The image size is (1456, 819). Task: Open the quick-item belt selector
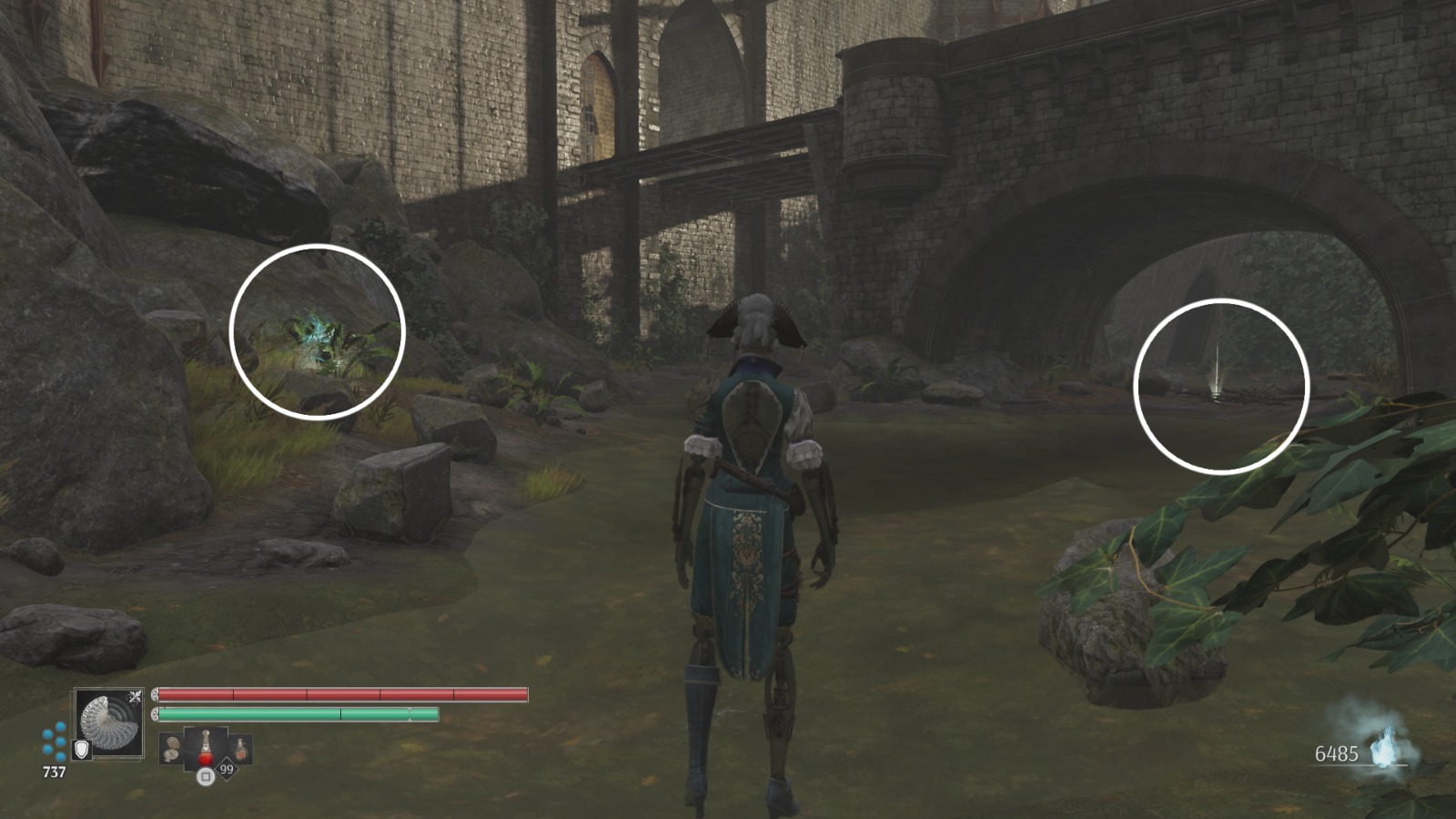(x=206, y=777)
